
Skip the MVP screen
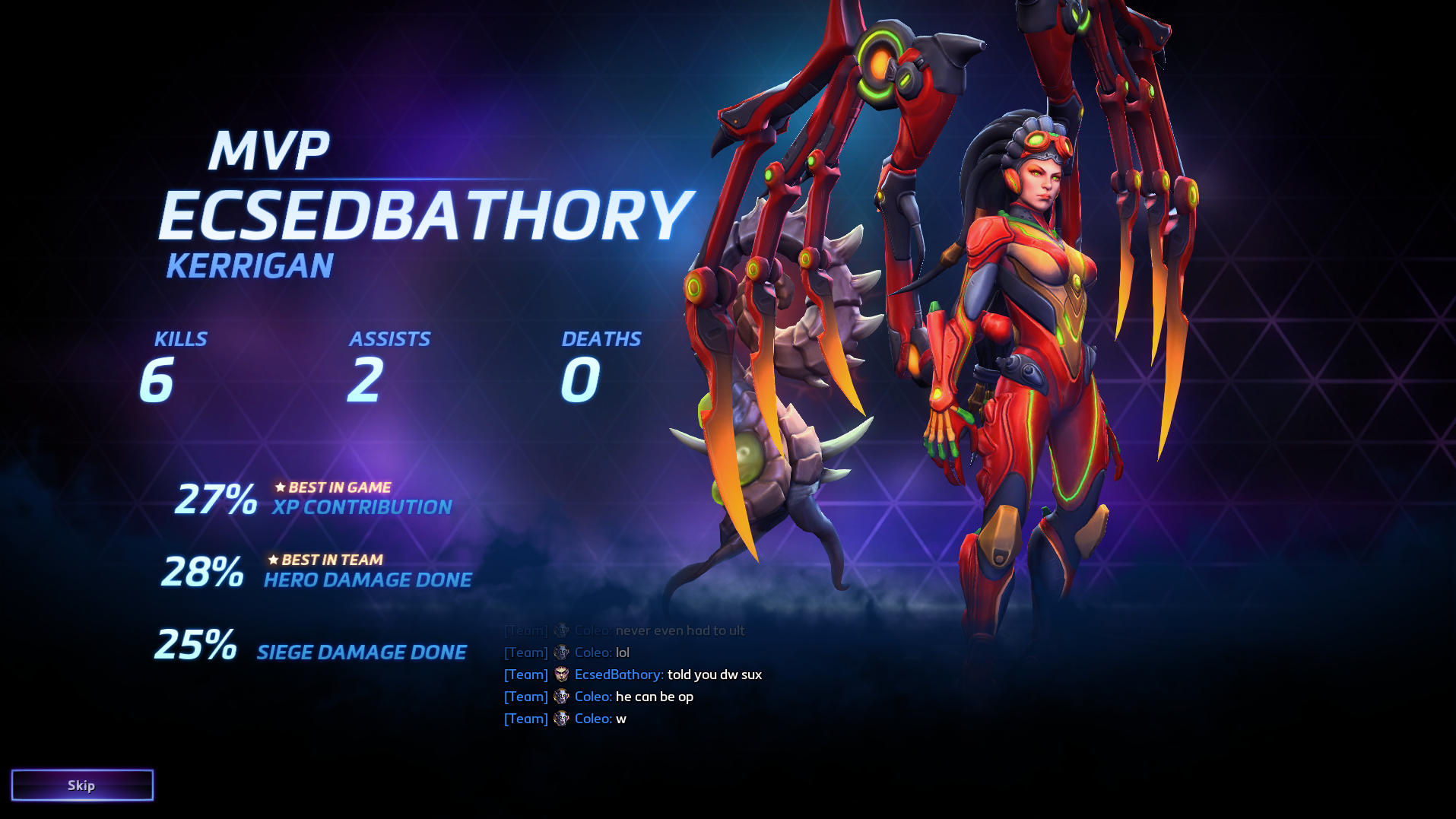82,785
